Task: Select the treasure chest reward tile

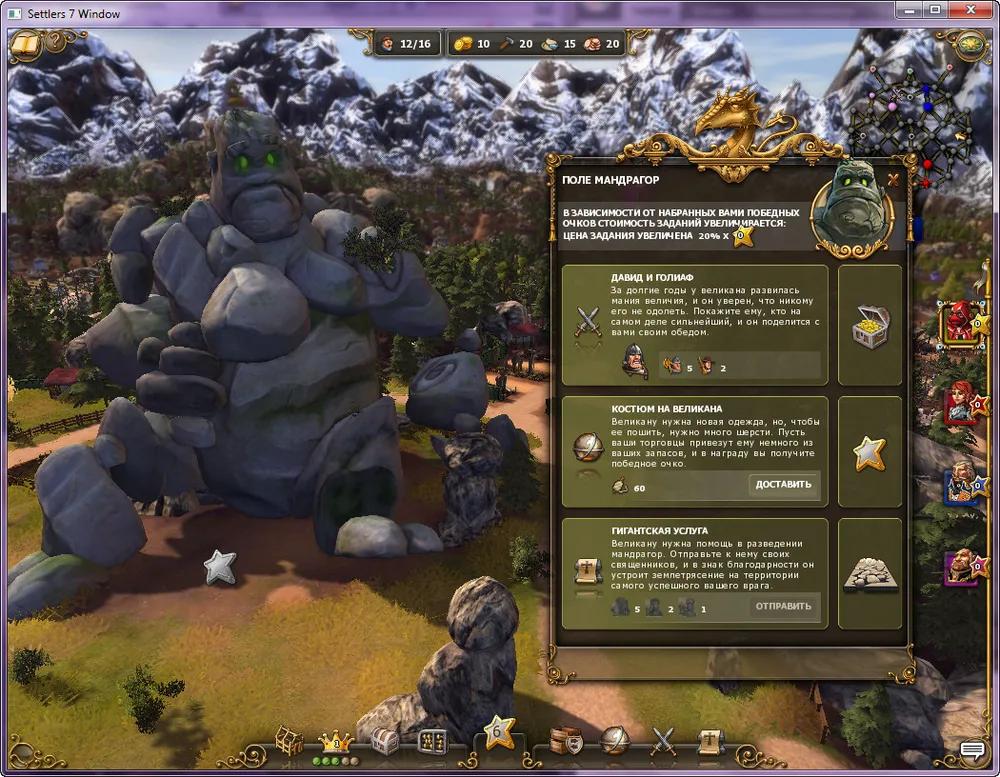Action: tap(869, 325)
